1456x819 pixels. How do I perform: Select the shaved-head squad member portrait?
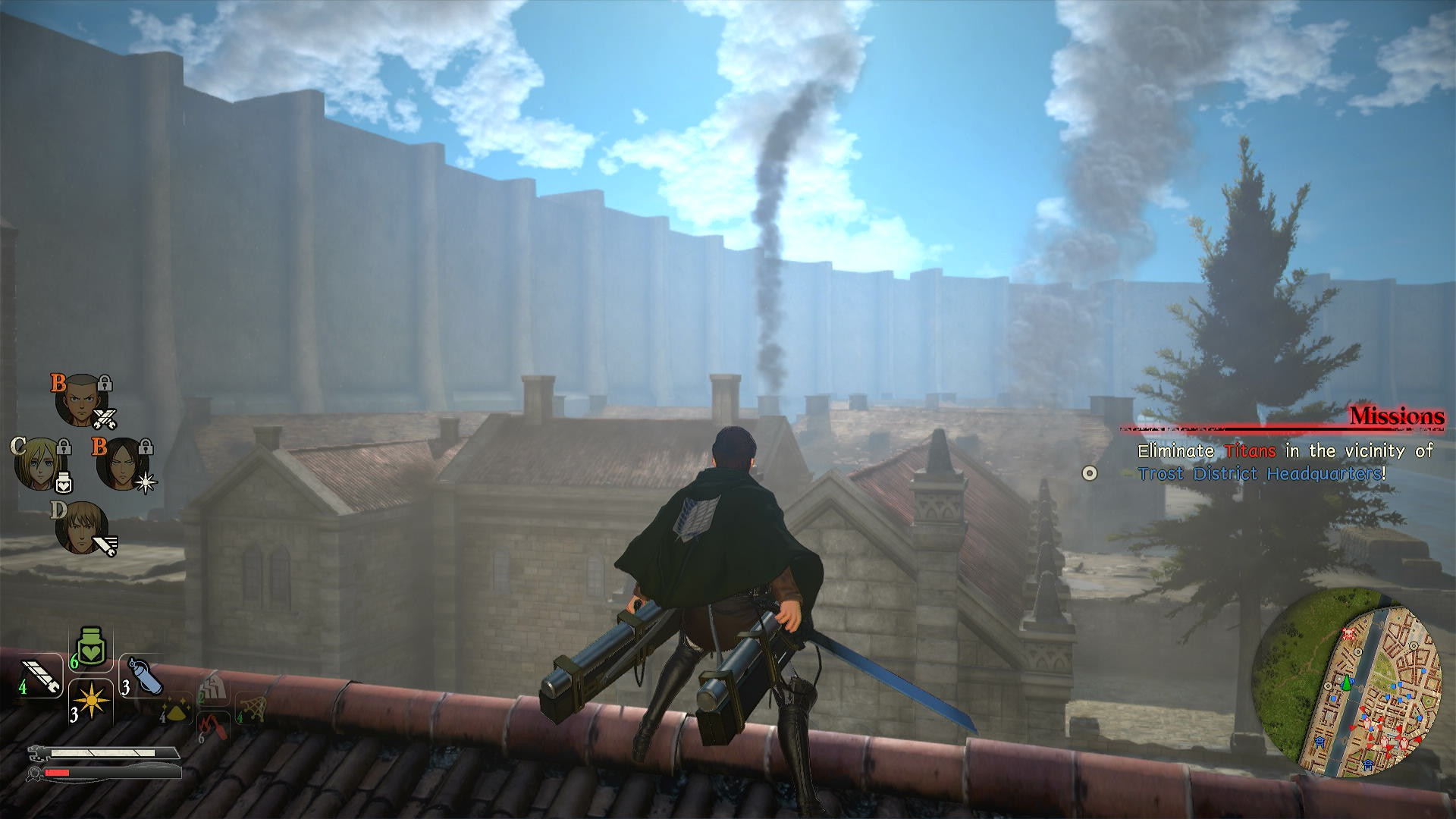pyautogui.click(x=79, y=400)
